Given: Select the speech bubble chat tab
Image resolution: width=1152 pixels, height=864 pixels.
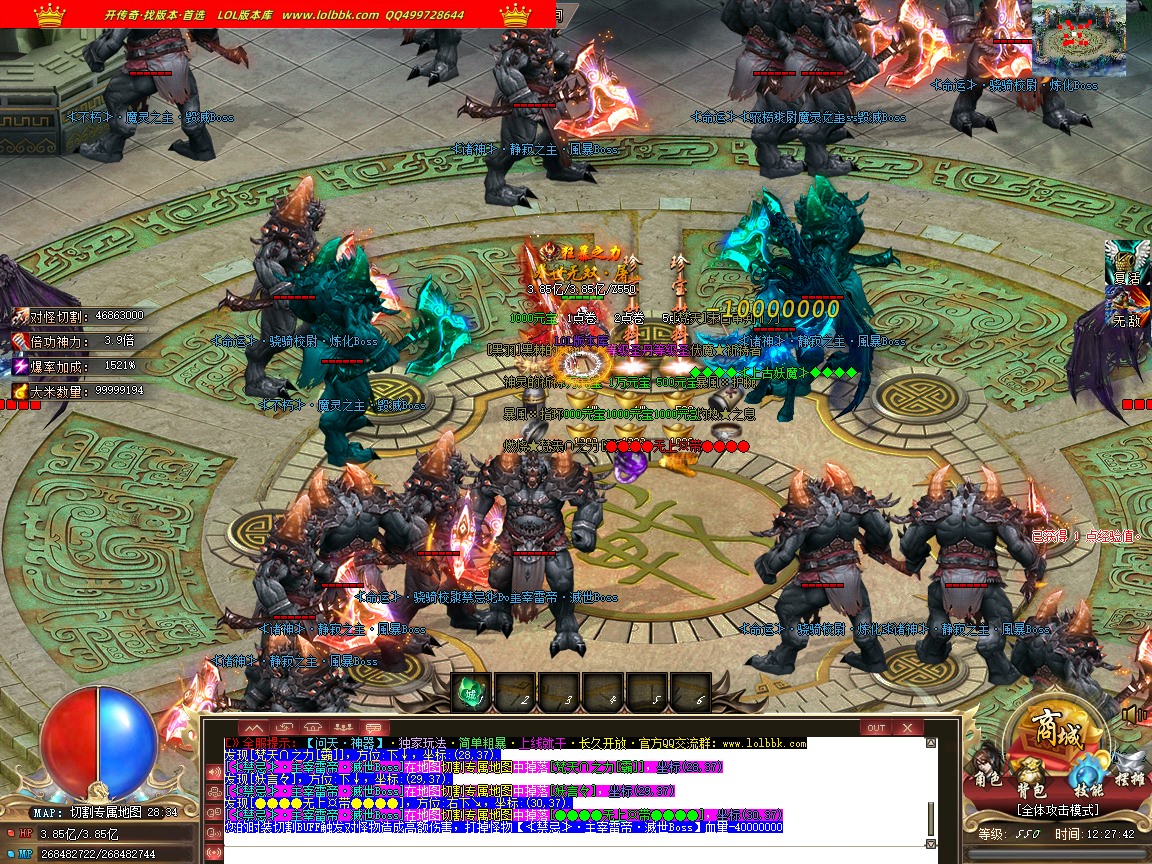Looking at the screenshot, I should tap(375, 727).
